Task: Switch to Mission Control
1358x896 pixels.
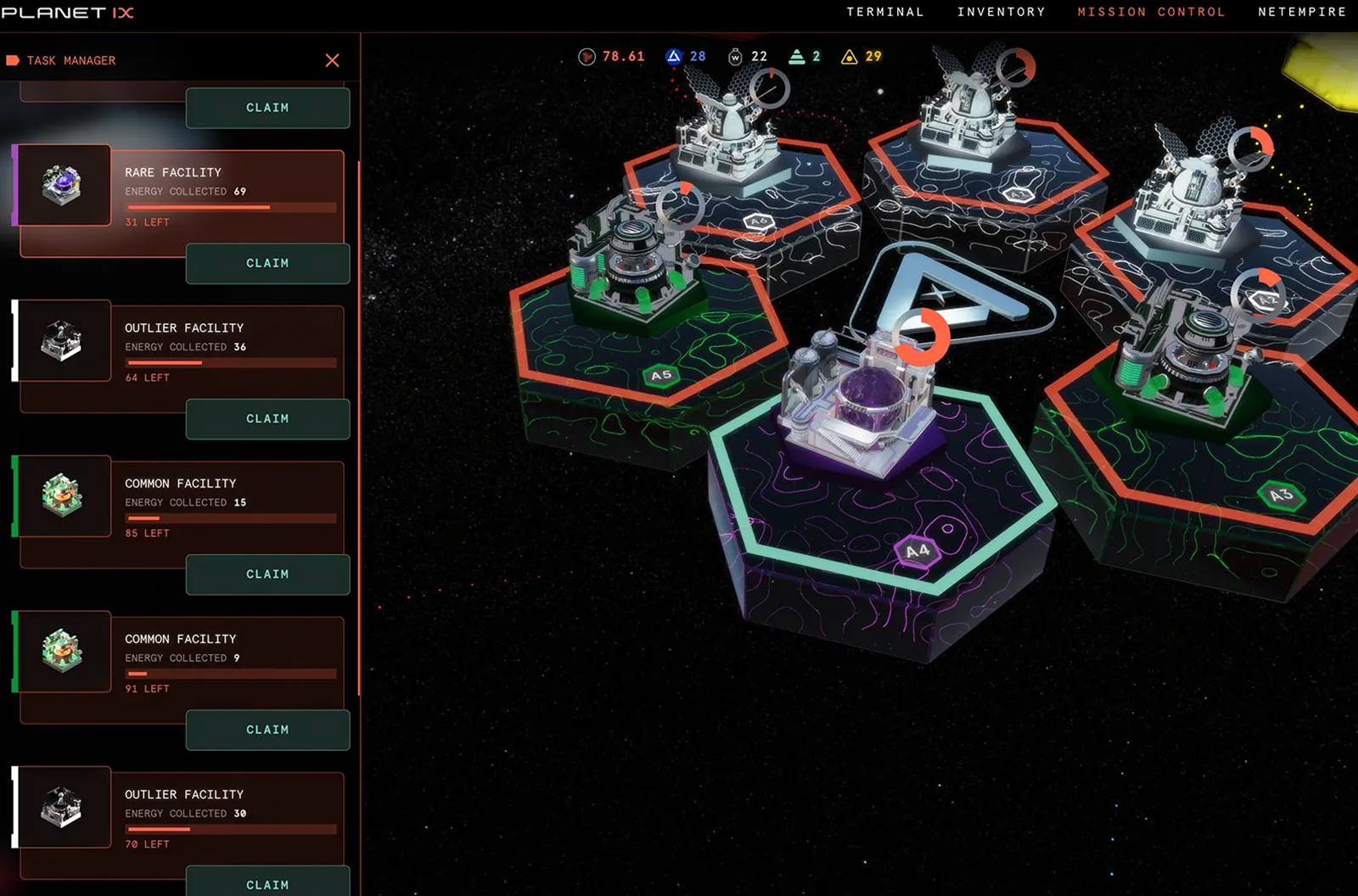Action: 1152,12
